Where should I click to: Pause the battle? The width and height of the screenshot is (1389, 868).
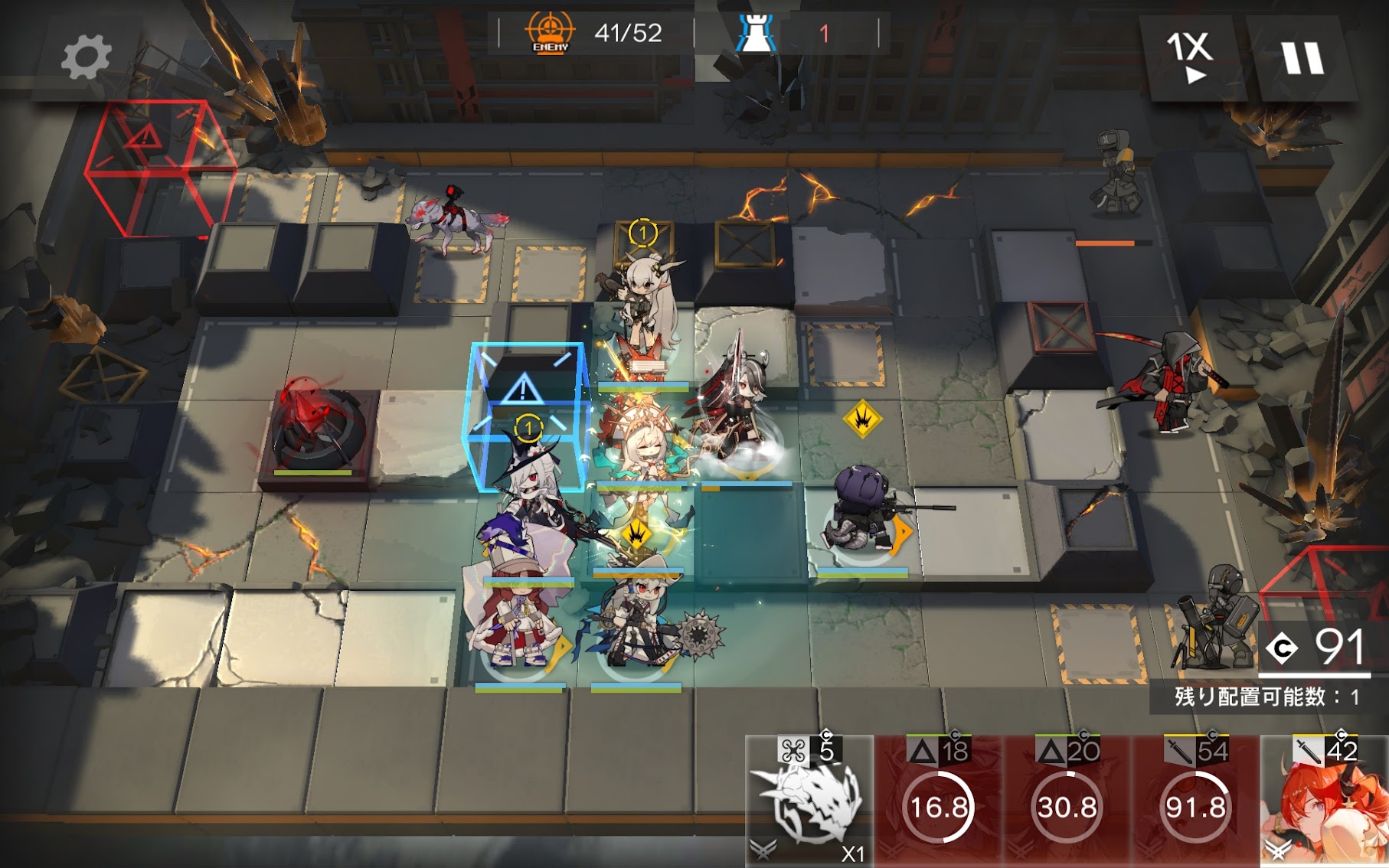[1302, 58]
